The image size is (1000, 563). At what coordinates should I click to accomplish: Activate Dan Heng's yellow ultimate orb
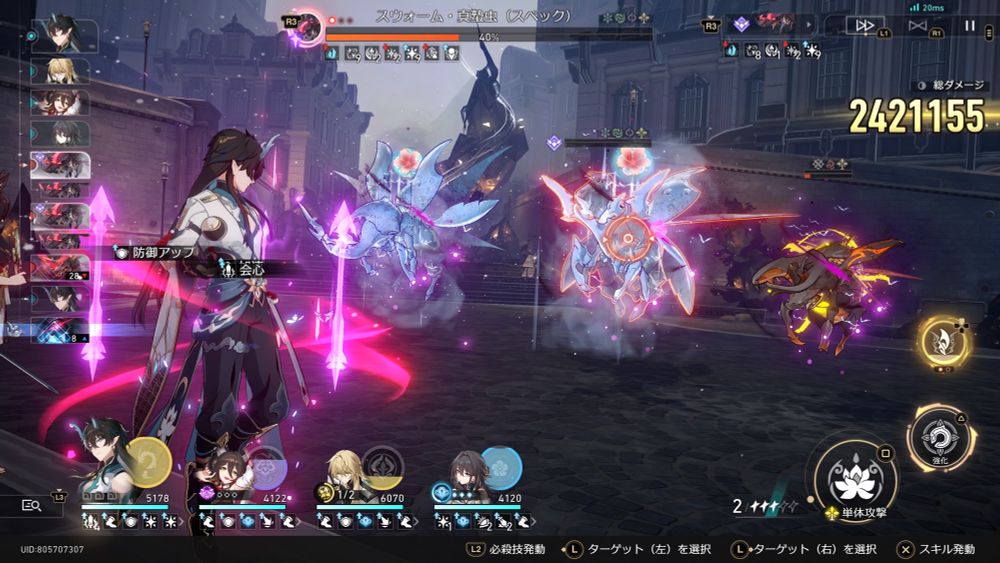[149, 462]
